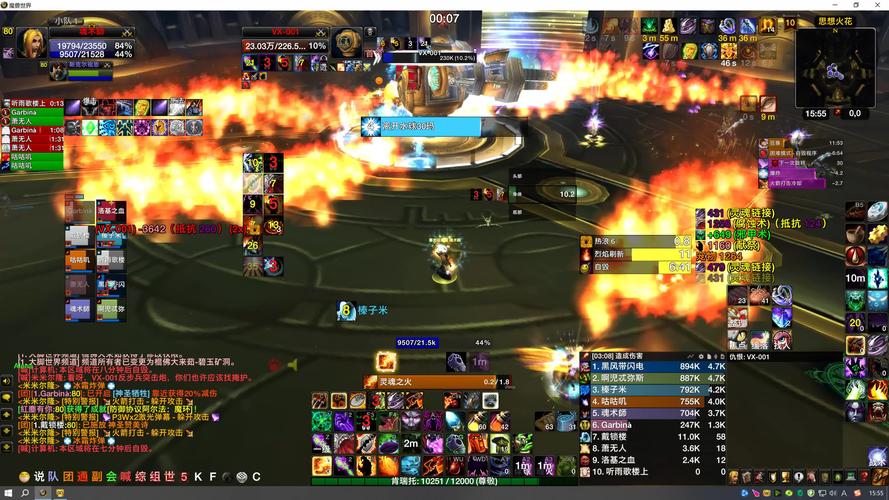Click the 喊 yell channel button
Viewport: 889px width, 500px height.
[x=125, y=477]
